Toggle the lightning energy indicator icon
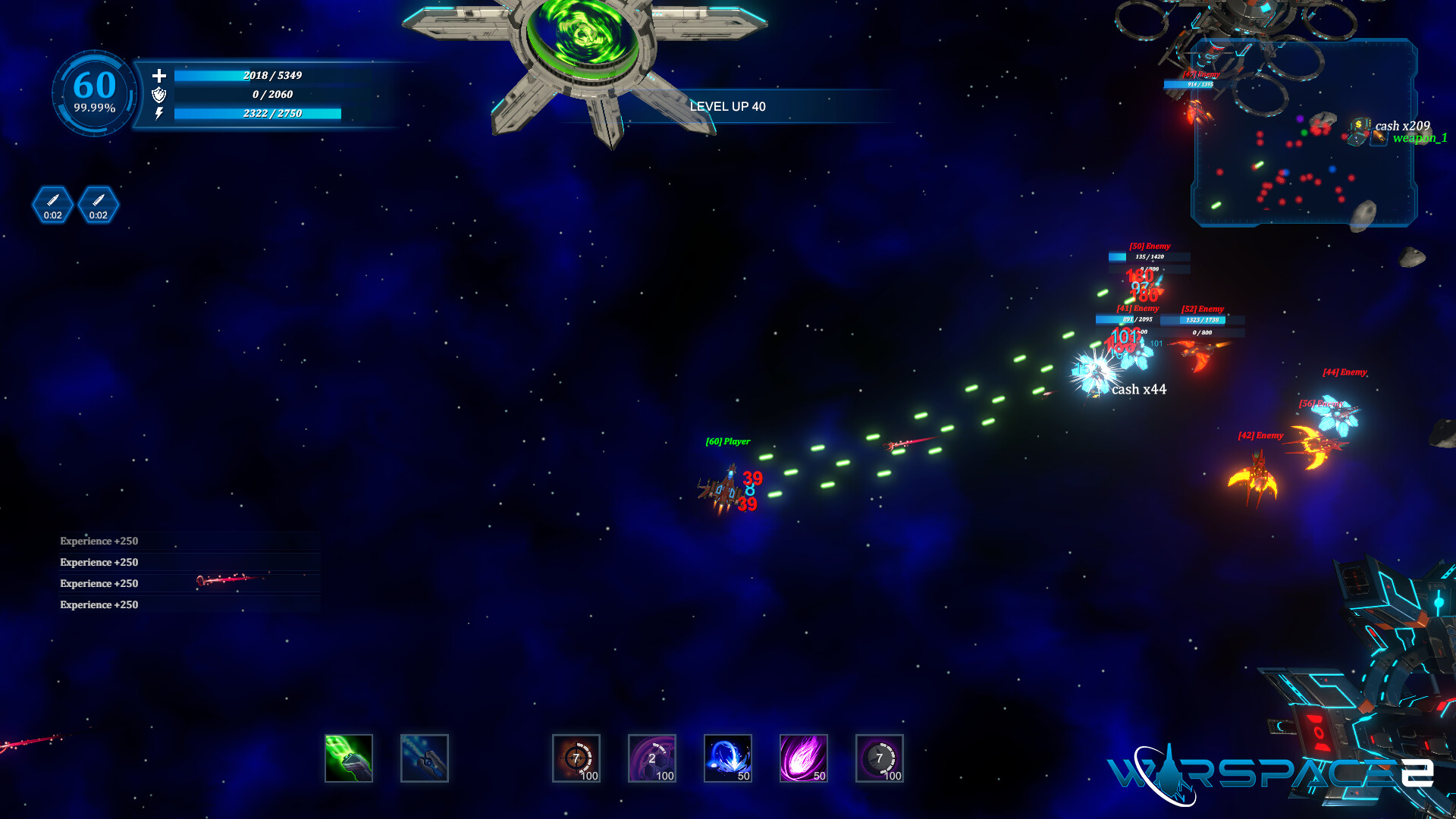 tap(159, 115)
